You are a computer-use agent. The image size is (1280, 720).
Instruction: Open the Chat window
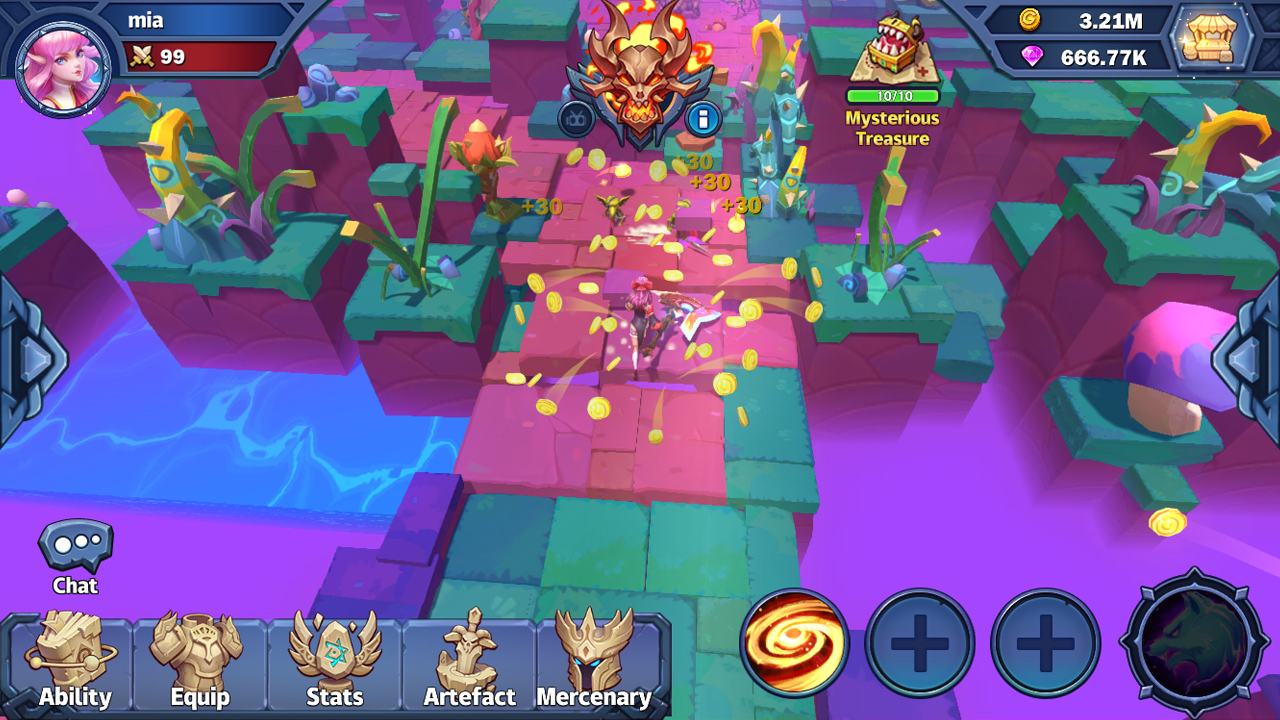pos(75,550)
